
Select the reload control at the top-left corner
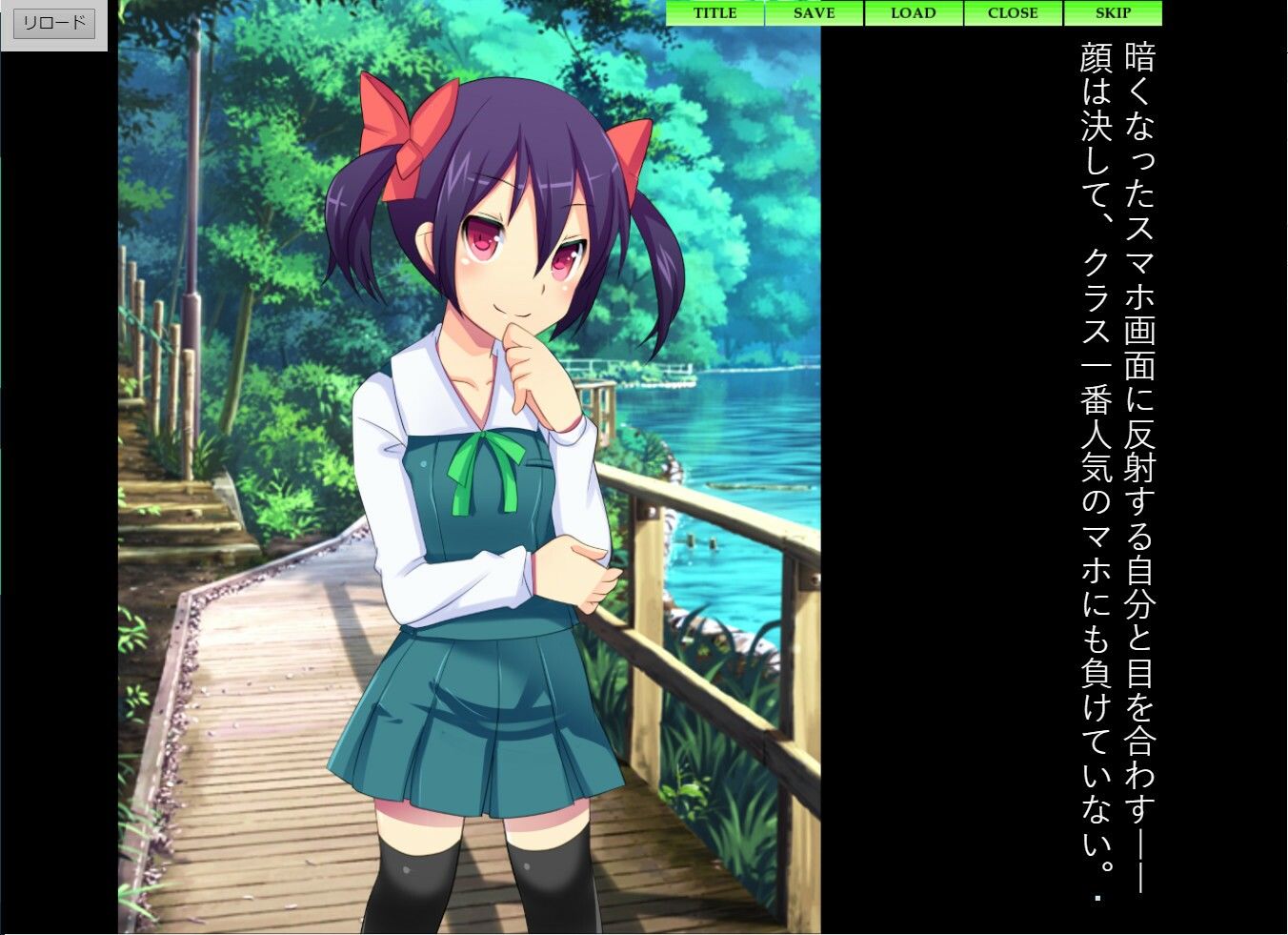52,23
